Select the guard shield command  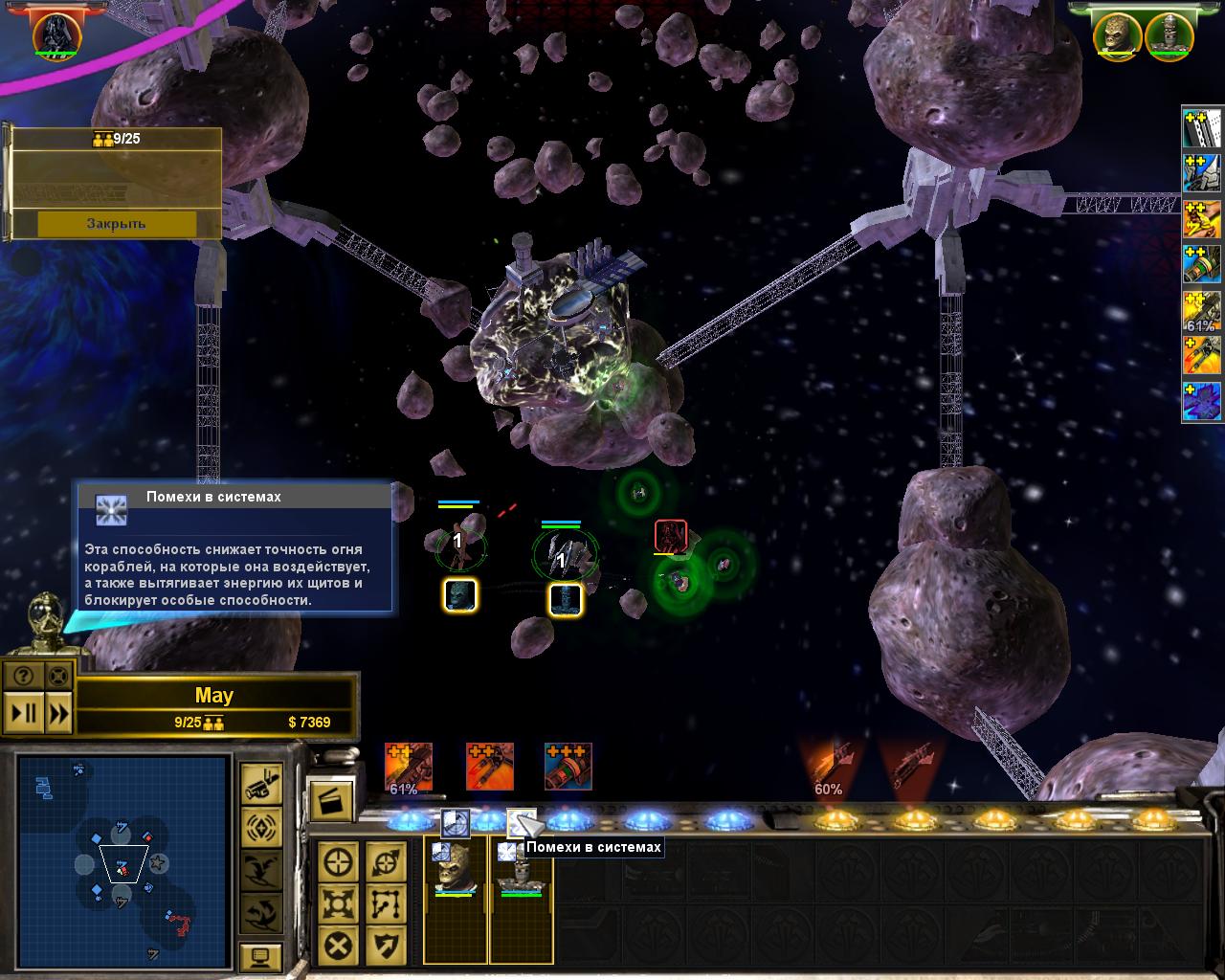385,946
